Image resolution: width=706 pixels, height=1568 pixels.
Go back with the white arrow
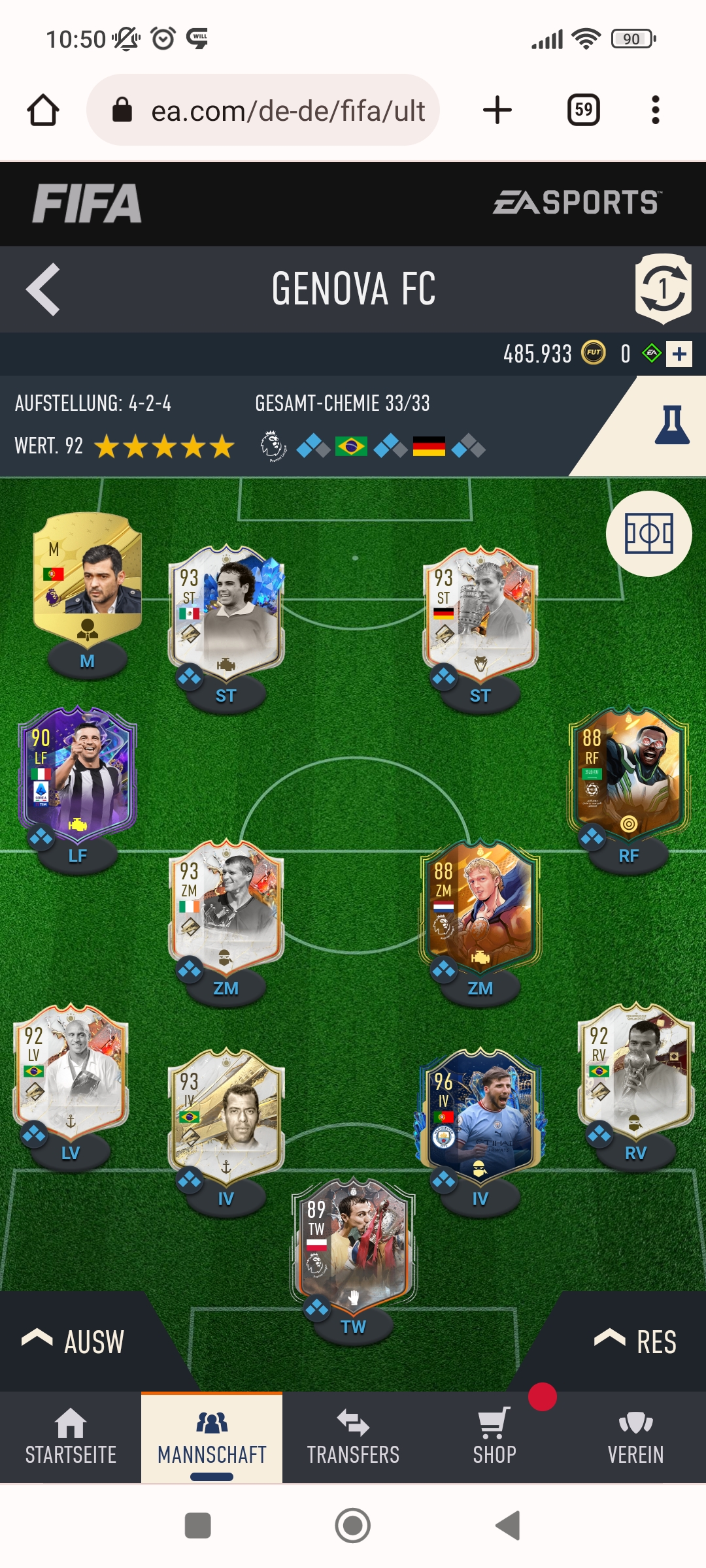43,289
